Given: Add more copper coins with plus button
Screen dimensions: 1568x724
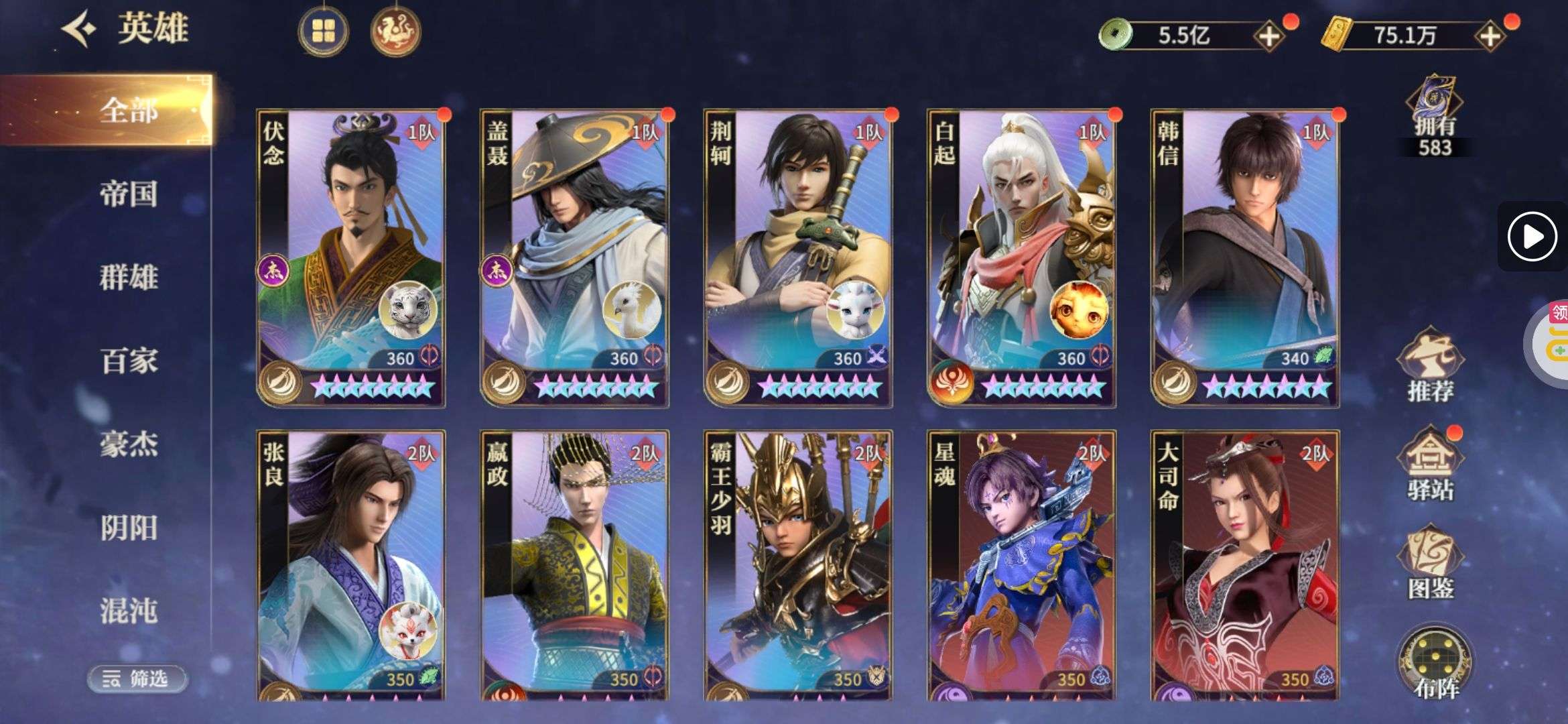Looking at the screenshot, I should pos(1268,36).
